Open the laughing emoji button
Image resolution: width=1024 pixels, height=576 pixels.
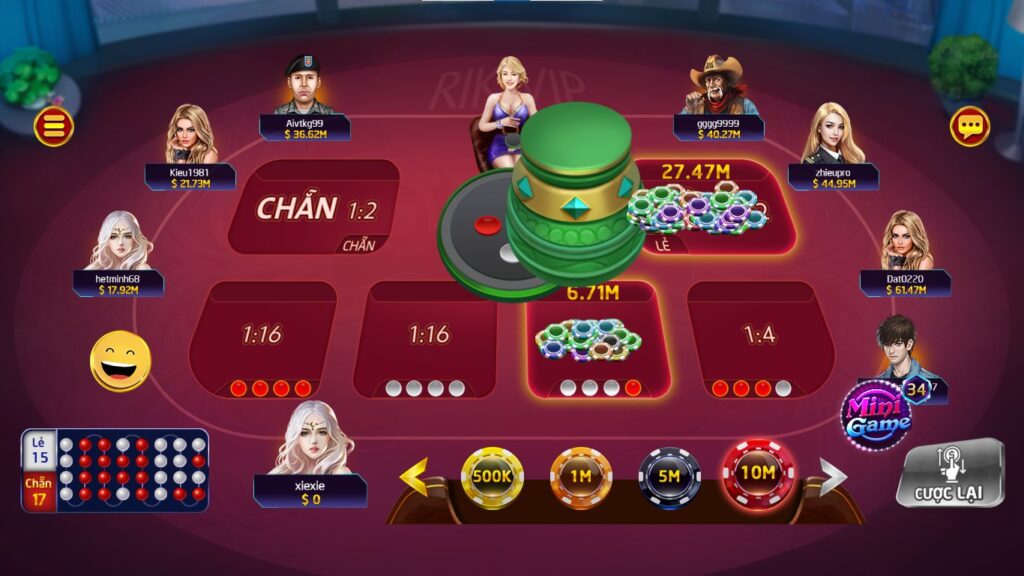[x=121, y=362]
